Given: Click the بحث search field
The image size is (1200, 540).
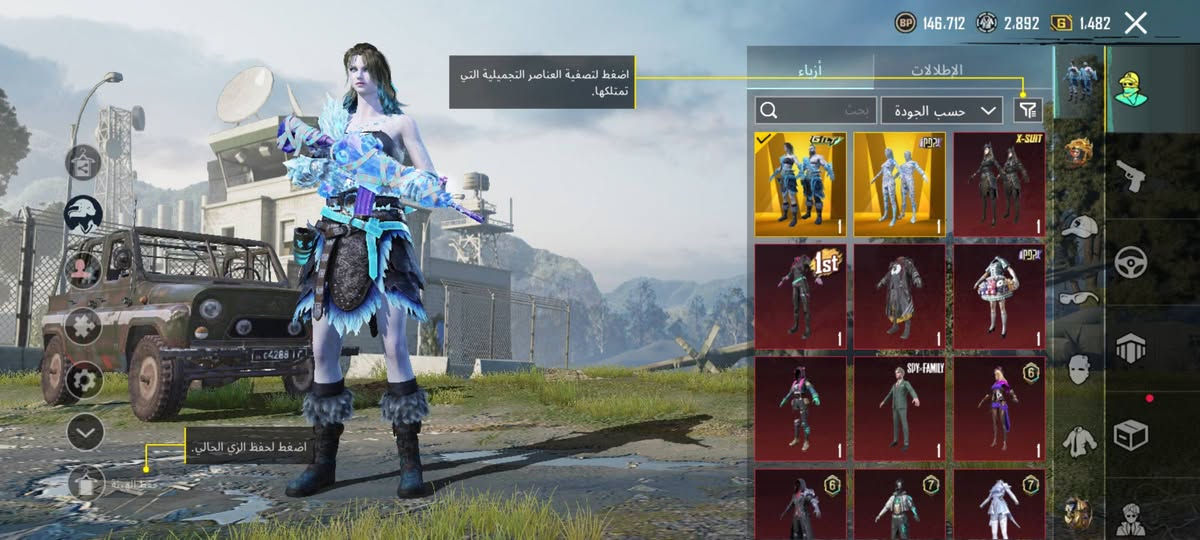Looking at the screenshot, I should click(x=817, y=110).
